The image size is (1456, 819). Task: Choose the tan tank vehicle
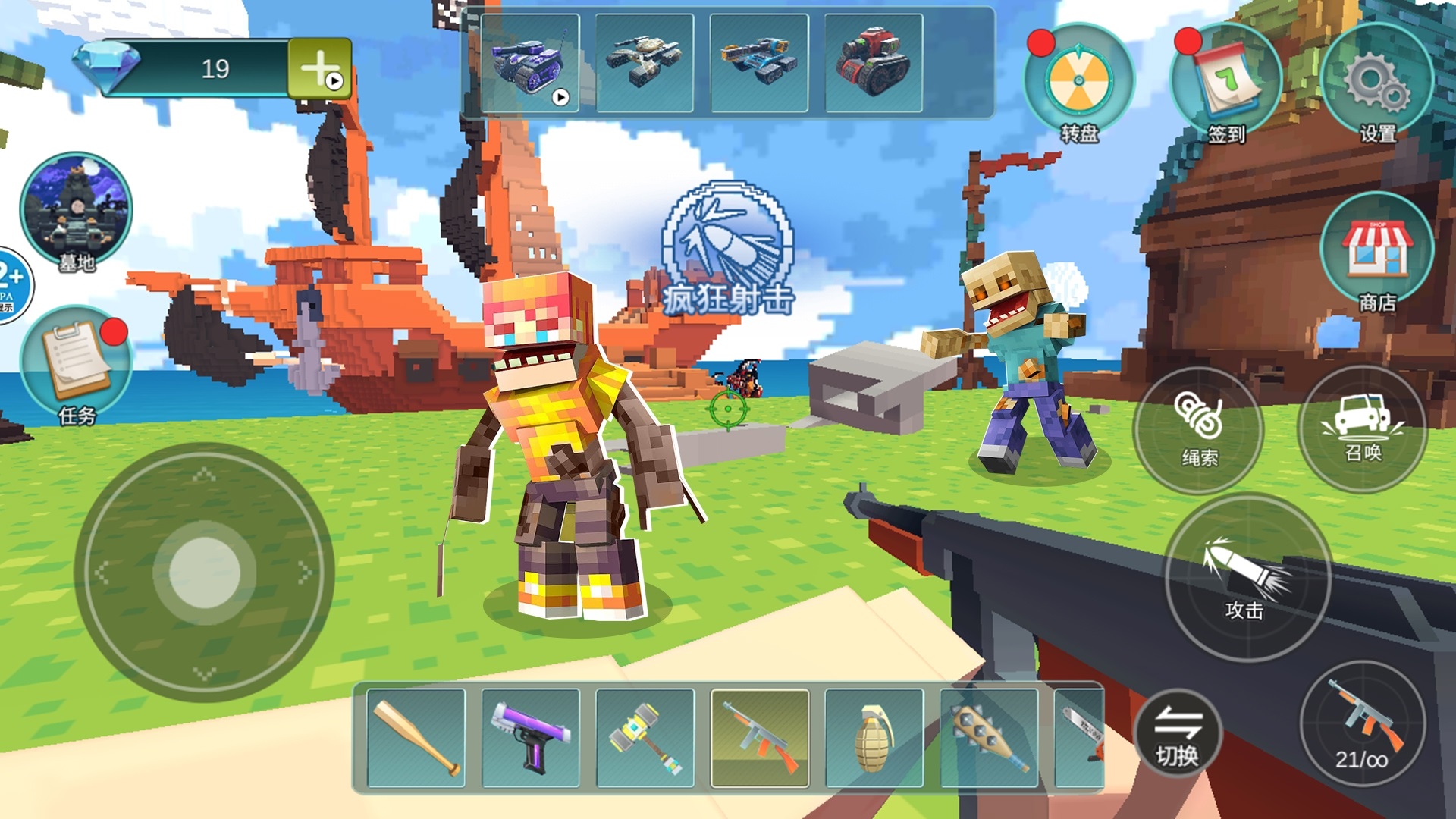(645, 63)
